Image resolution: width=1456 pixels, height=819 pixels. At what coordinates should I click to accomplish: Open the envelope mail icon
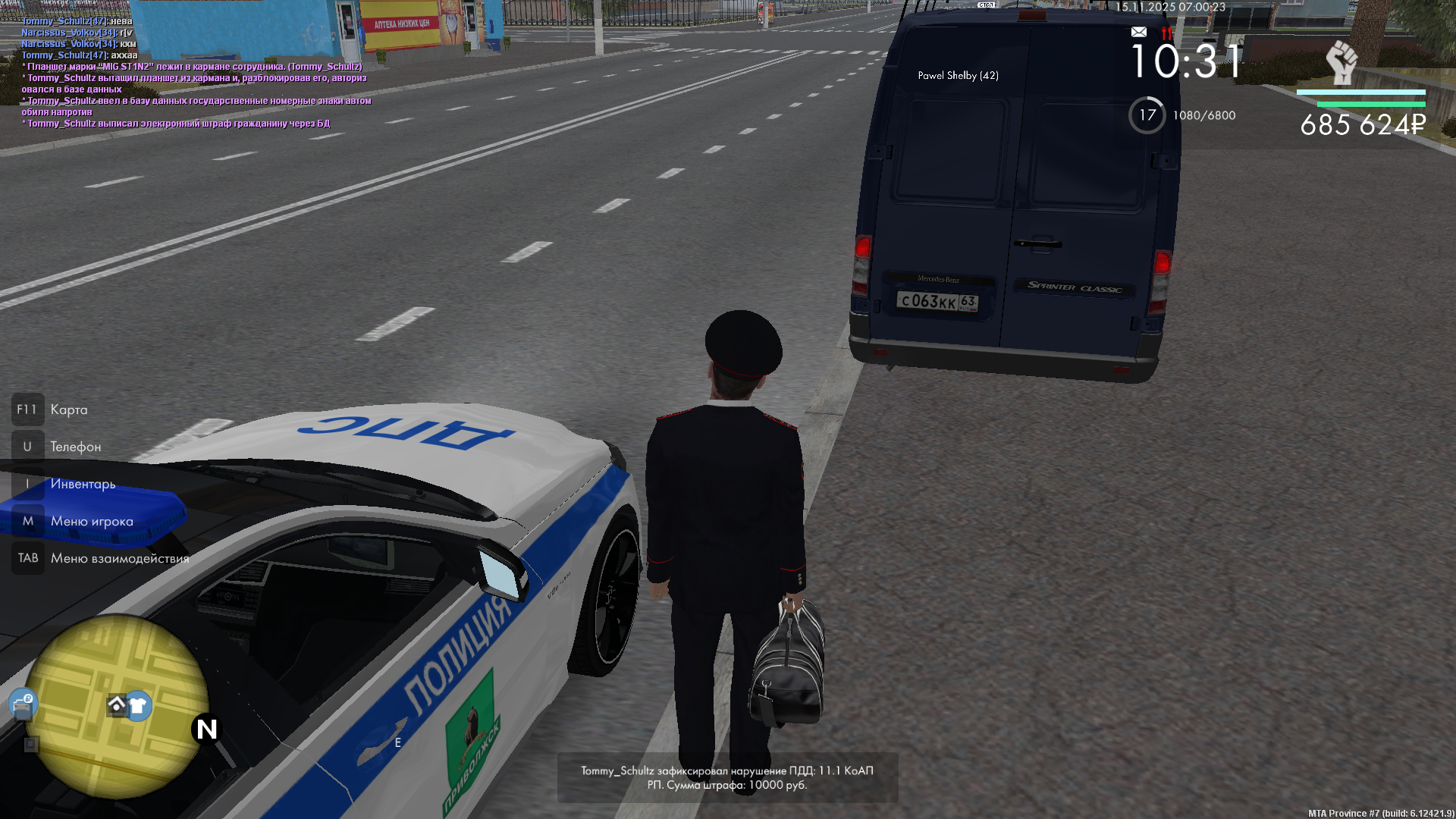(1138, 32)
